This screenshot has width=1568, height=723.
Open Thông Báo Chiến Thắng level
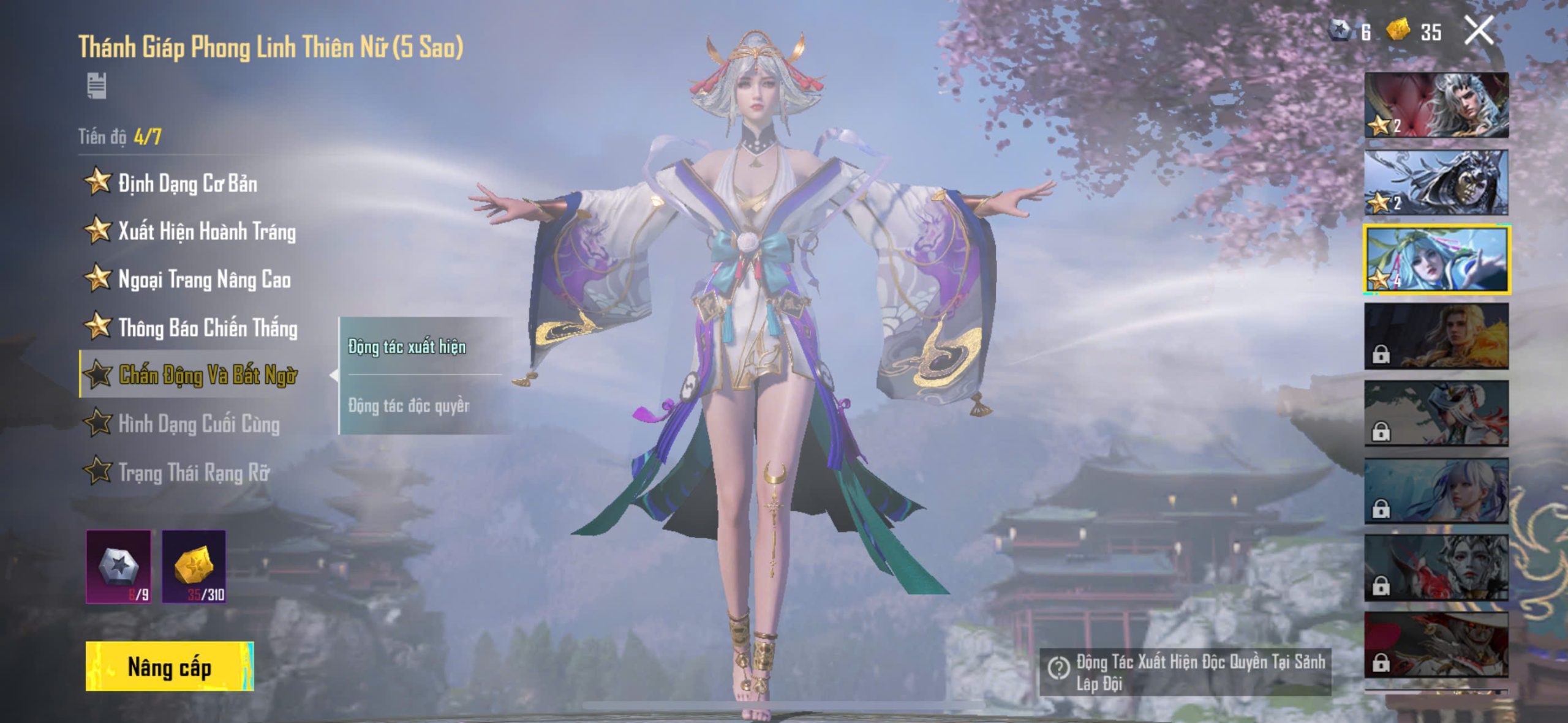(207, 328)
